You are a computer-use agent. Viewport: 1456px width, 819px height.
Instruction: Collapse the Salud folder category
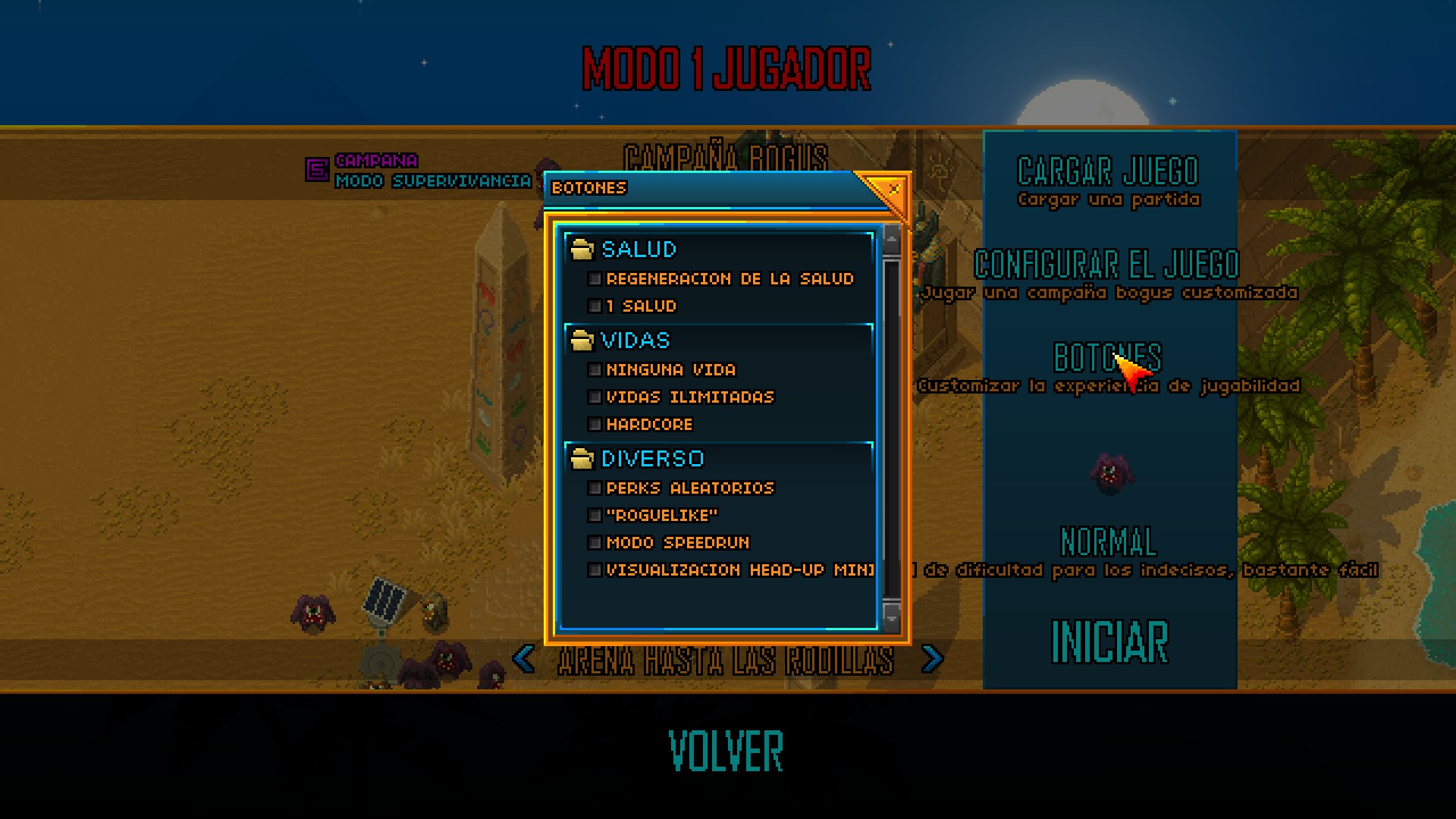[582, 249]
